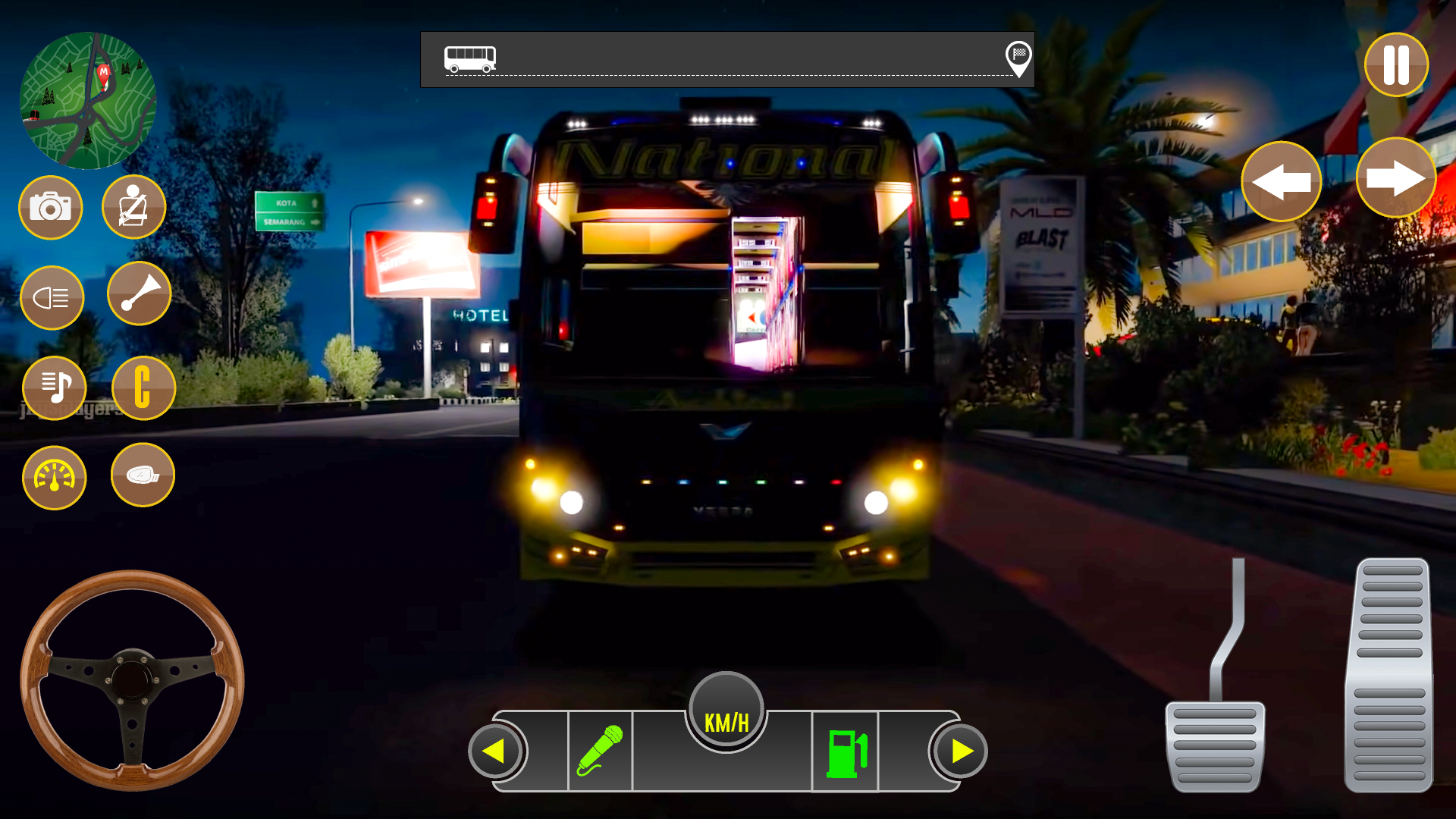This screenshot has height=819, width=1456.
Task: Open the speedometer gauge control
Action: tap(54, 477)
